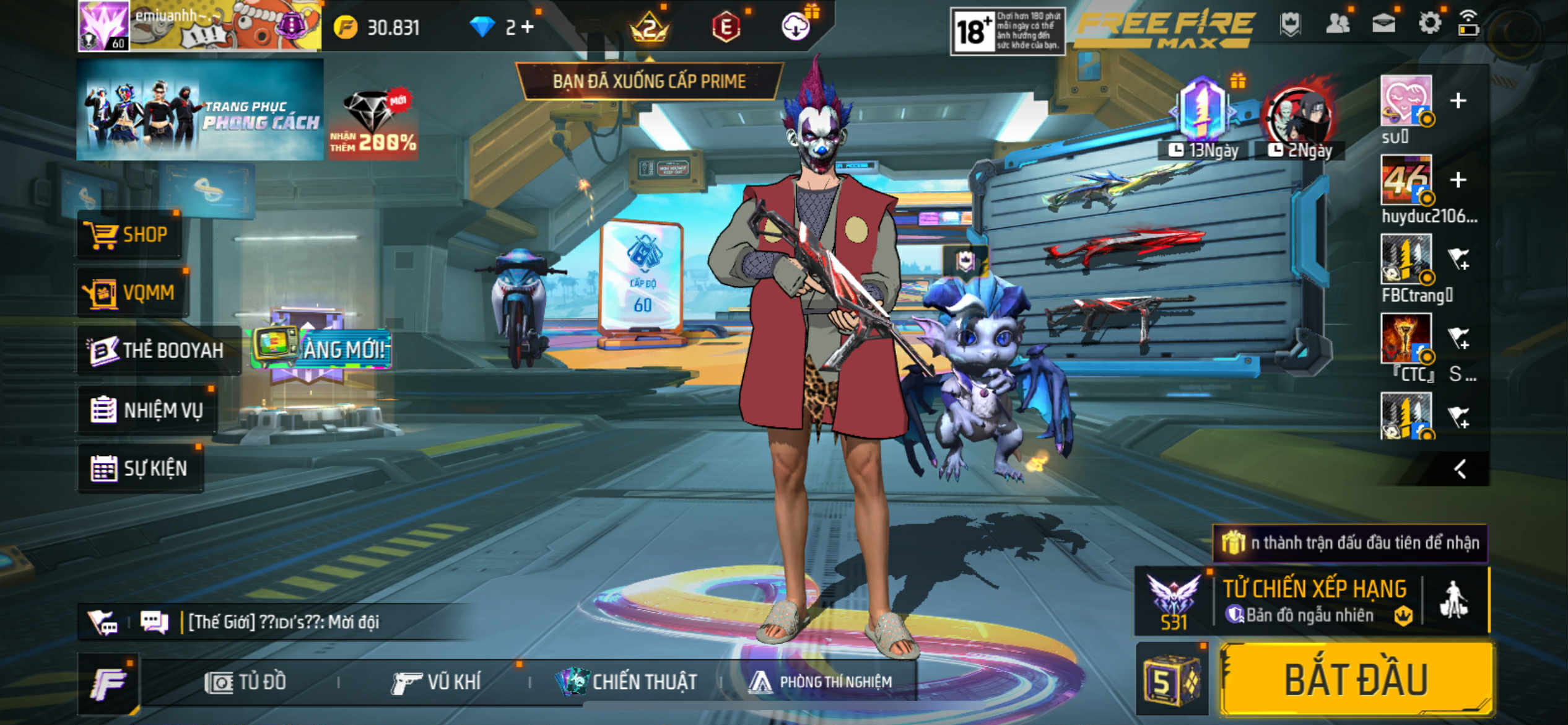Open the settings gear icon
1568x725 pixels.
[x=1429, y=24]
